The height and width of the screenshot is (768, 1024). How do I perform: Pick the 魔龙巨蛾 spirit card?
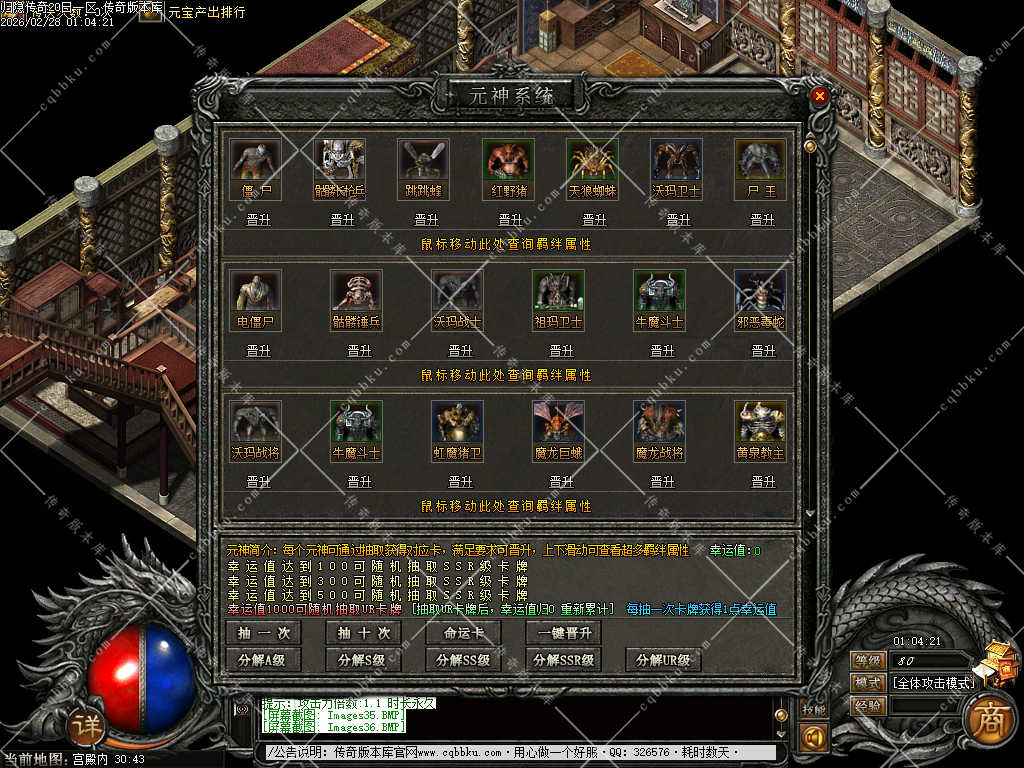click(x=558, y=422)
